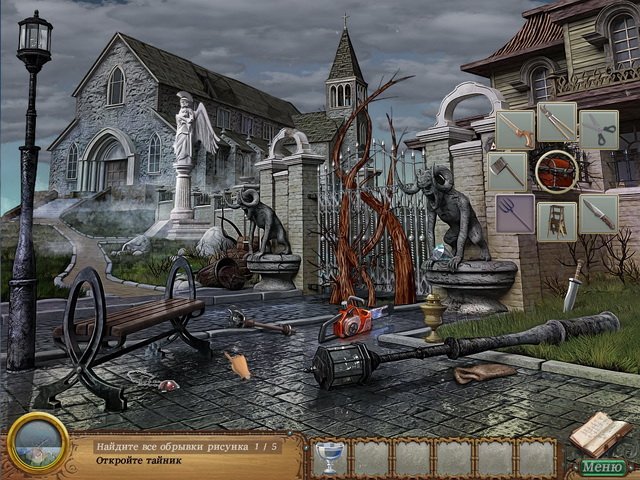Click the central round target item icon
640x480 pixels.
(x=556, y=169)
